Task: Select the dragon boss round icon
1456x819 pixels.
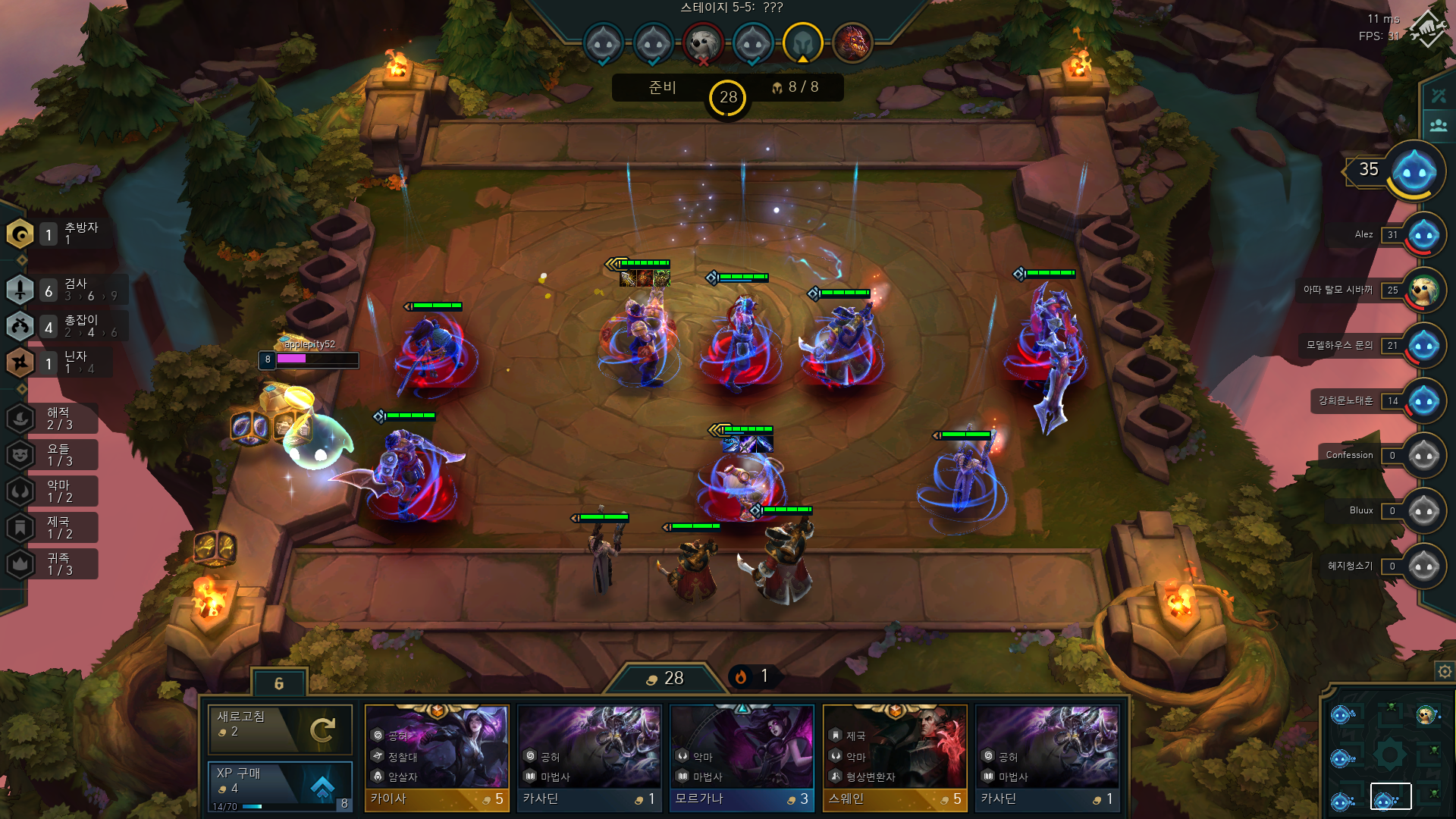Action: [x=852, y=42]
